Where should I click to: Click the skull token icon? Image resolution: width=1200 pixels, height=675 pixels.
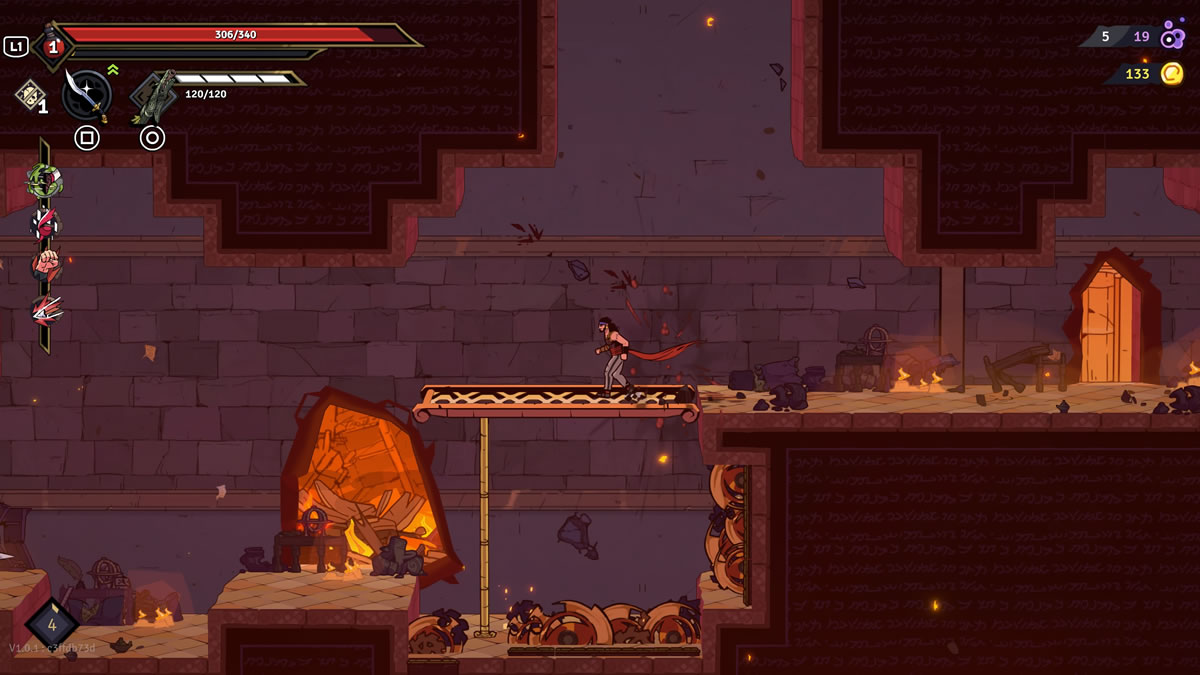[x=29, y=95]
